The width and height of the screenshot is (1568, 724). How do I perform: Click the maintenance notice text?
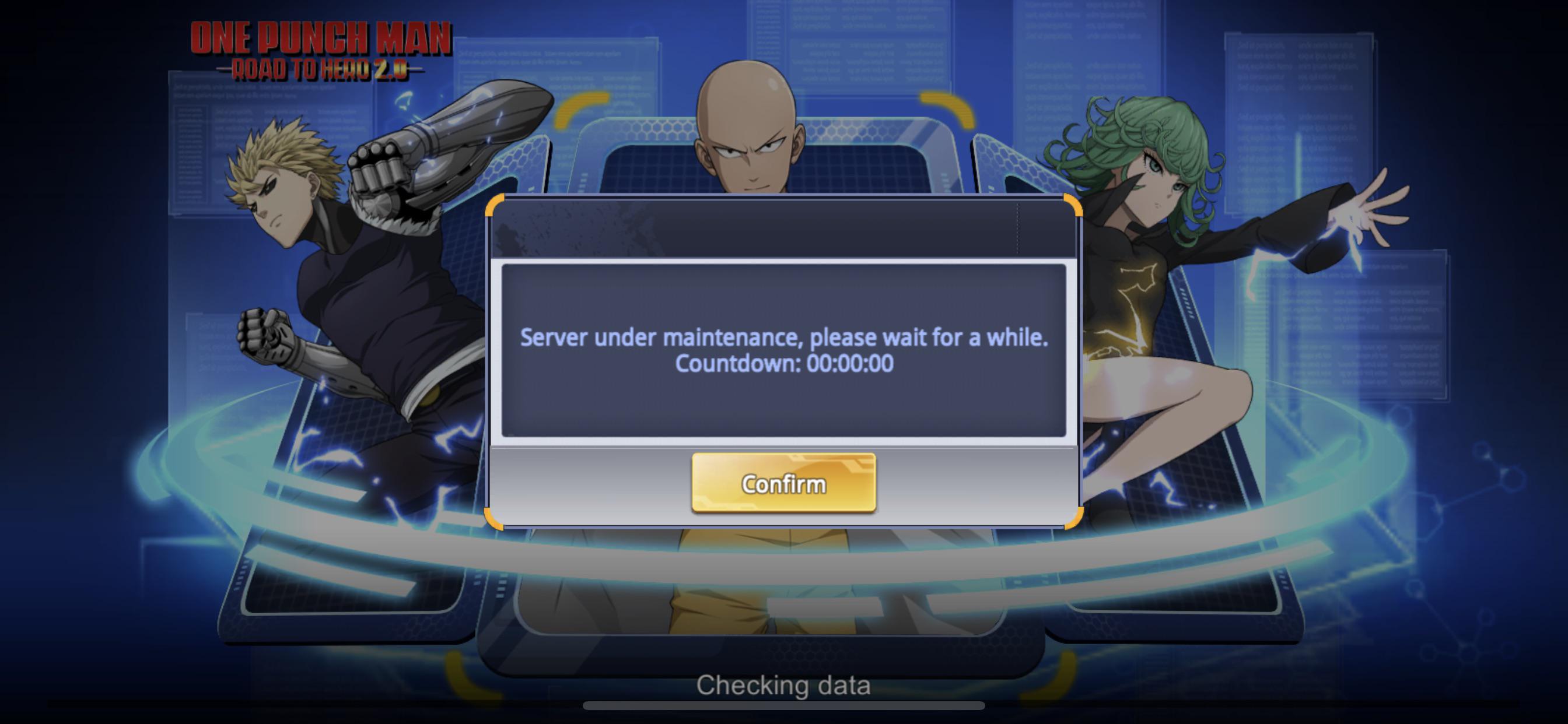click(x=785, y=338)
